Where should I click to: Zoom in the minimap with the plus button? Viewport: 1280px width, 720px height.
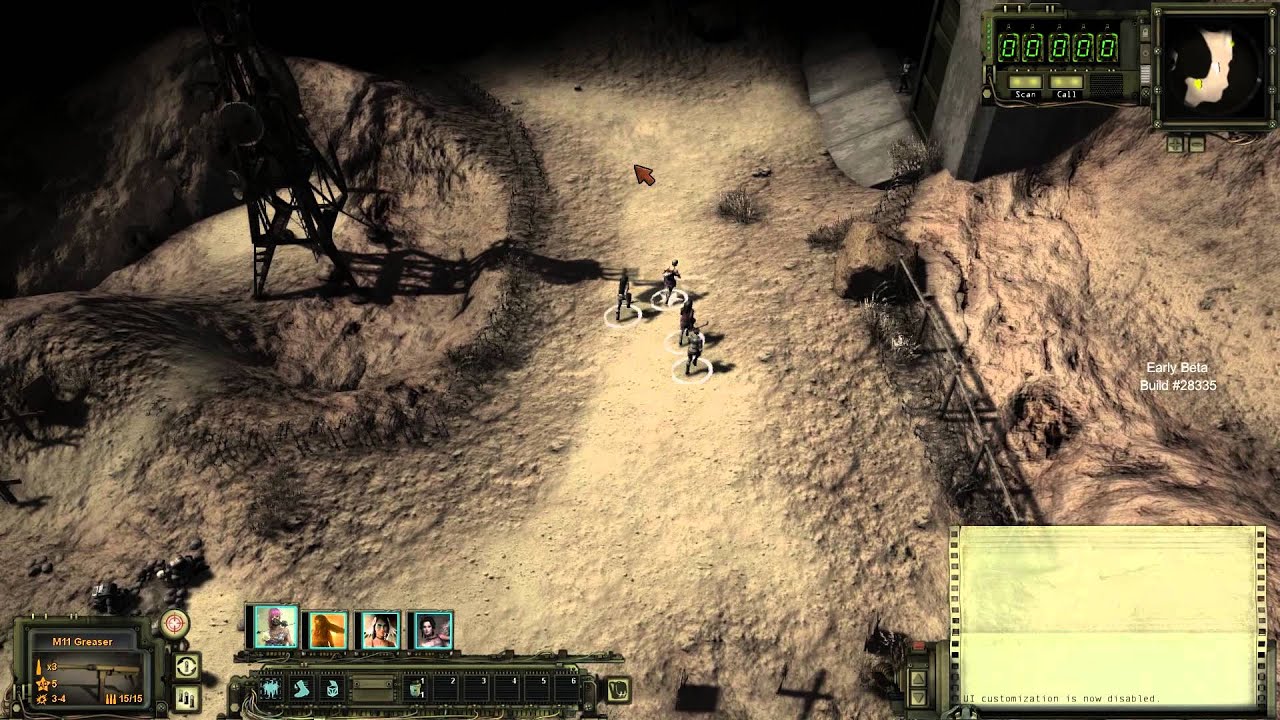tap(1176, 144)
